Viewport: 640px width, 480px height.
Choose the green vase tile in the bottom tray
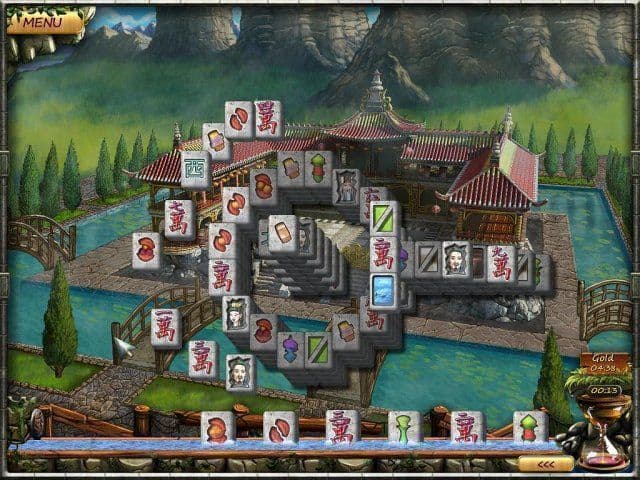pos(404,428)
